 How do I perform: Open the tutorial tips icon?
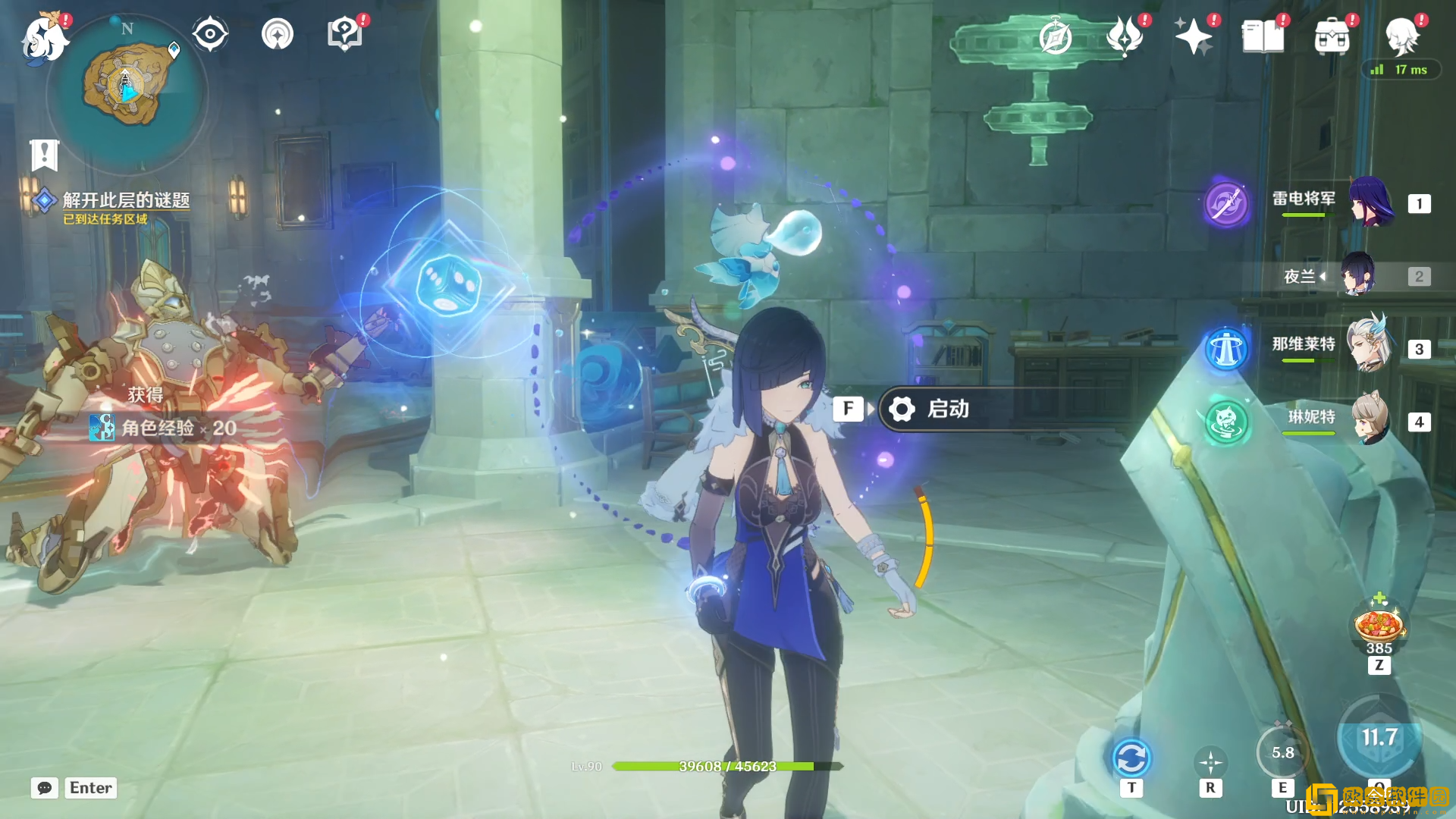pos(344,34)
